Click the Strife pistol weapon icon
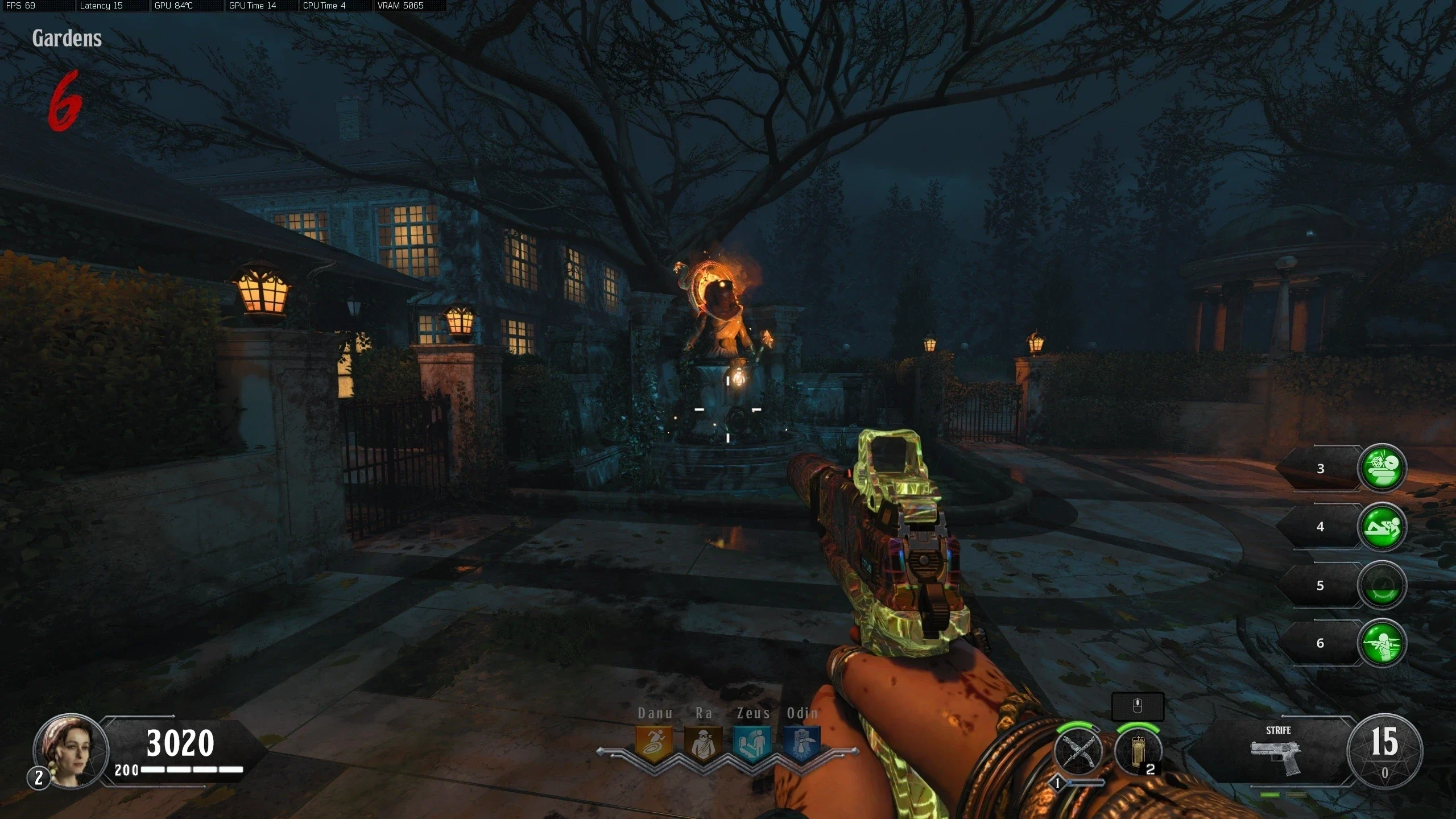The image size is (1456, 819). [x=1276, y=756]
